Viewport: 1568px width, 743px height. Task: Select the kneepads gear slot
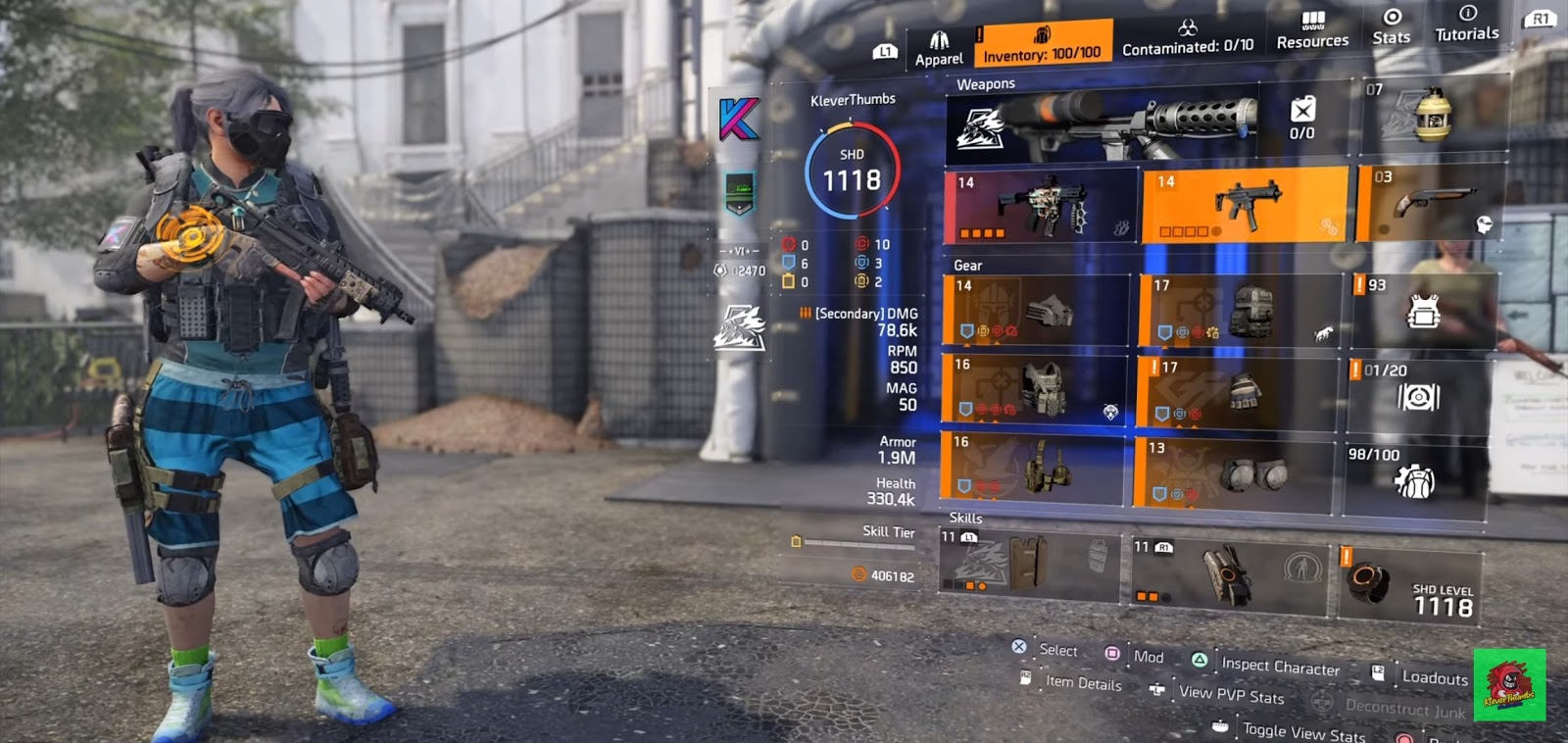(1237, 473)
